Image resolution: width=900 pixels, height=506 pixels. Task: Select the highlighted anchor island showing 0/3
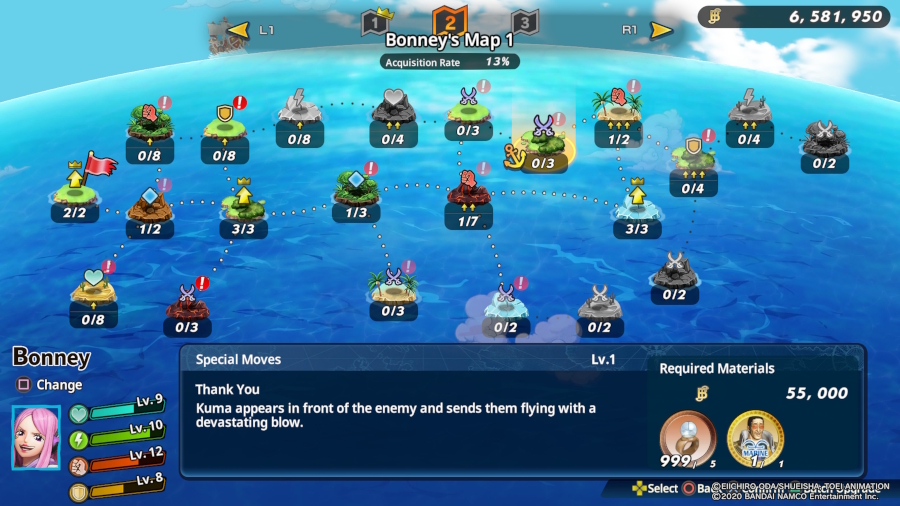click(x=543, y=138)
